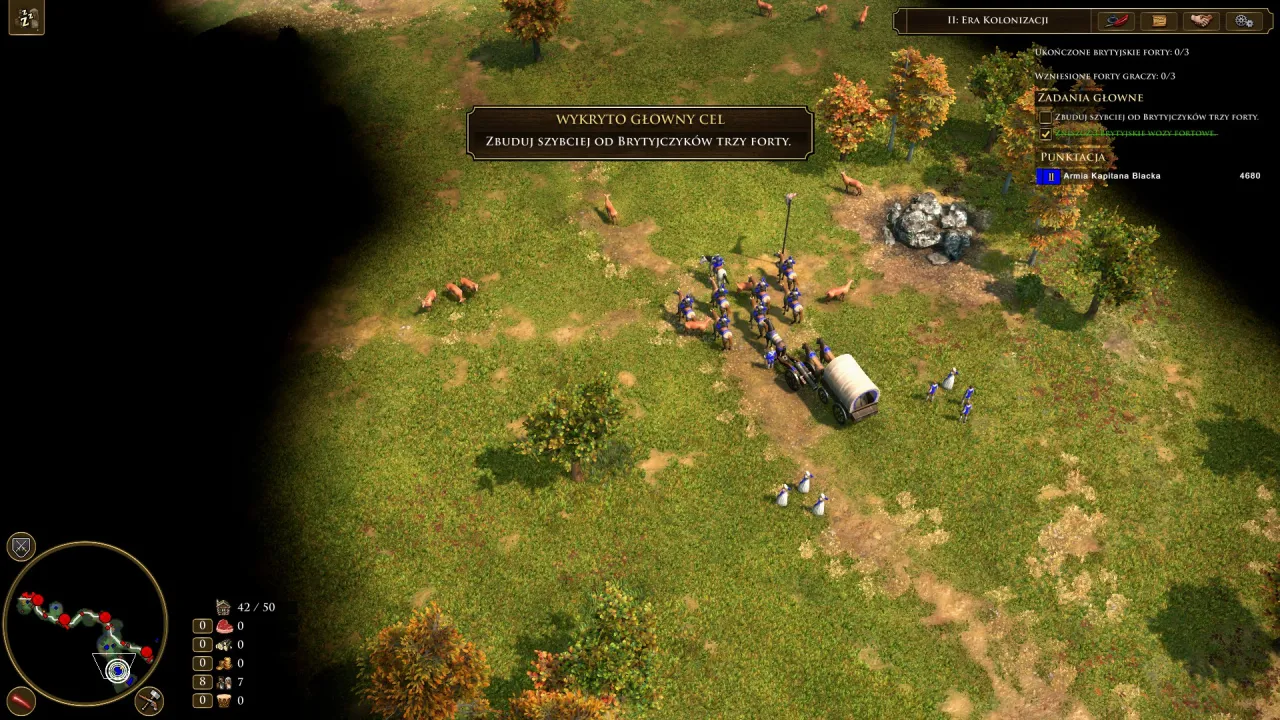1280x720 pixels.
Task: Send a flare using the red chili minimap icon
Action: click(21, 700)
